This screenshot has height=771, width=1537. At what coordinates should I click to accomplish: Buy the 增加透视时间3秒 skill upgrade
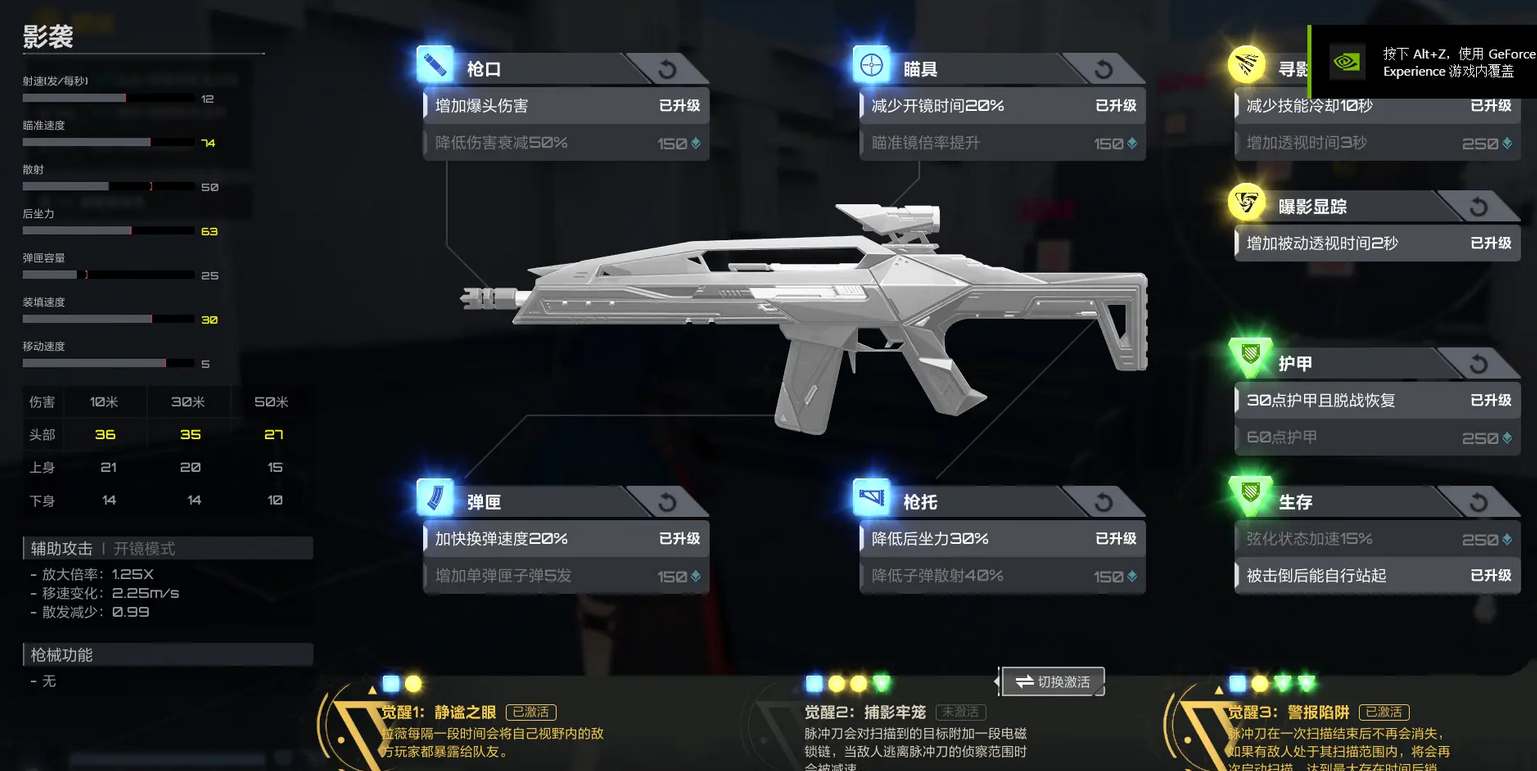click(x=1377, y=143)
